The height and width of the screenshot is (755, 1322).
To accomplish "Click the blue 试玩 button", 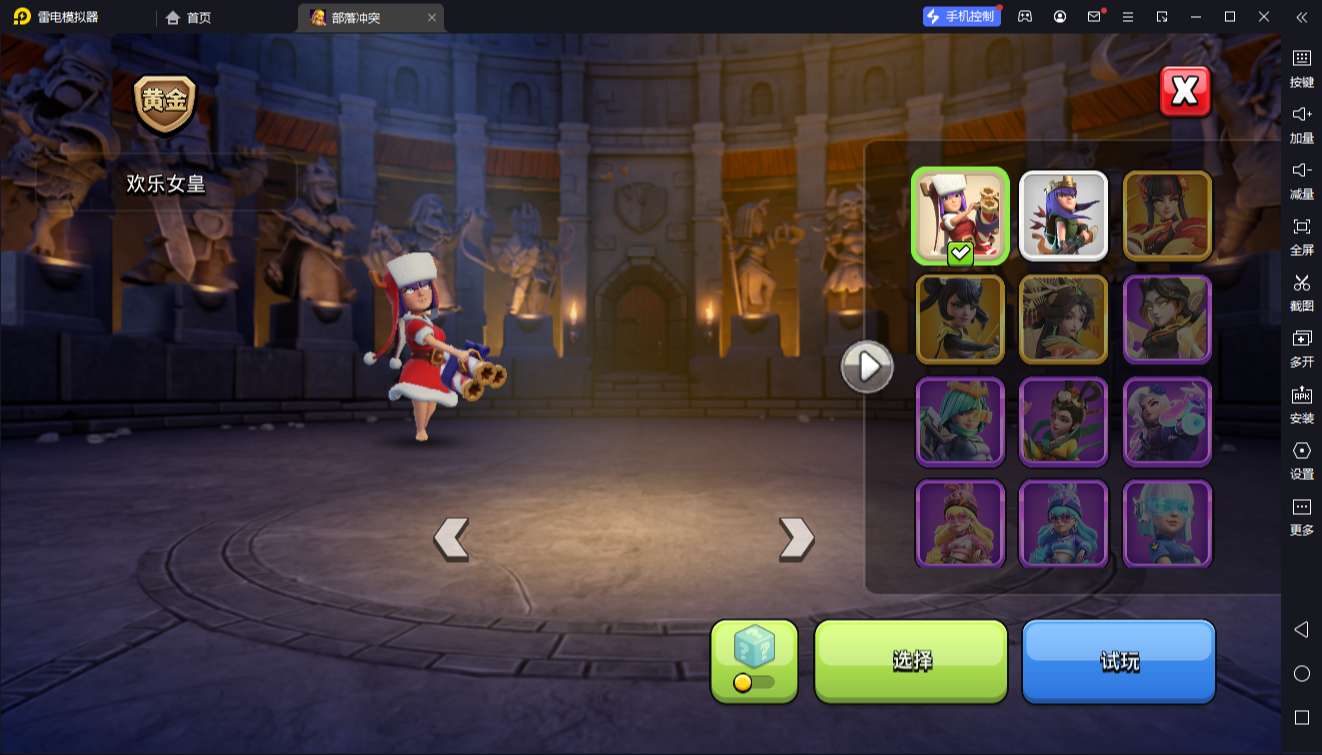I will coord(1118,660).
